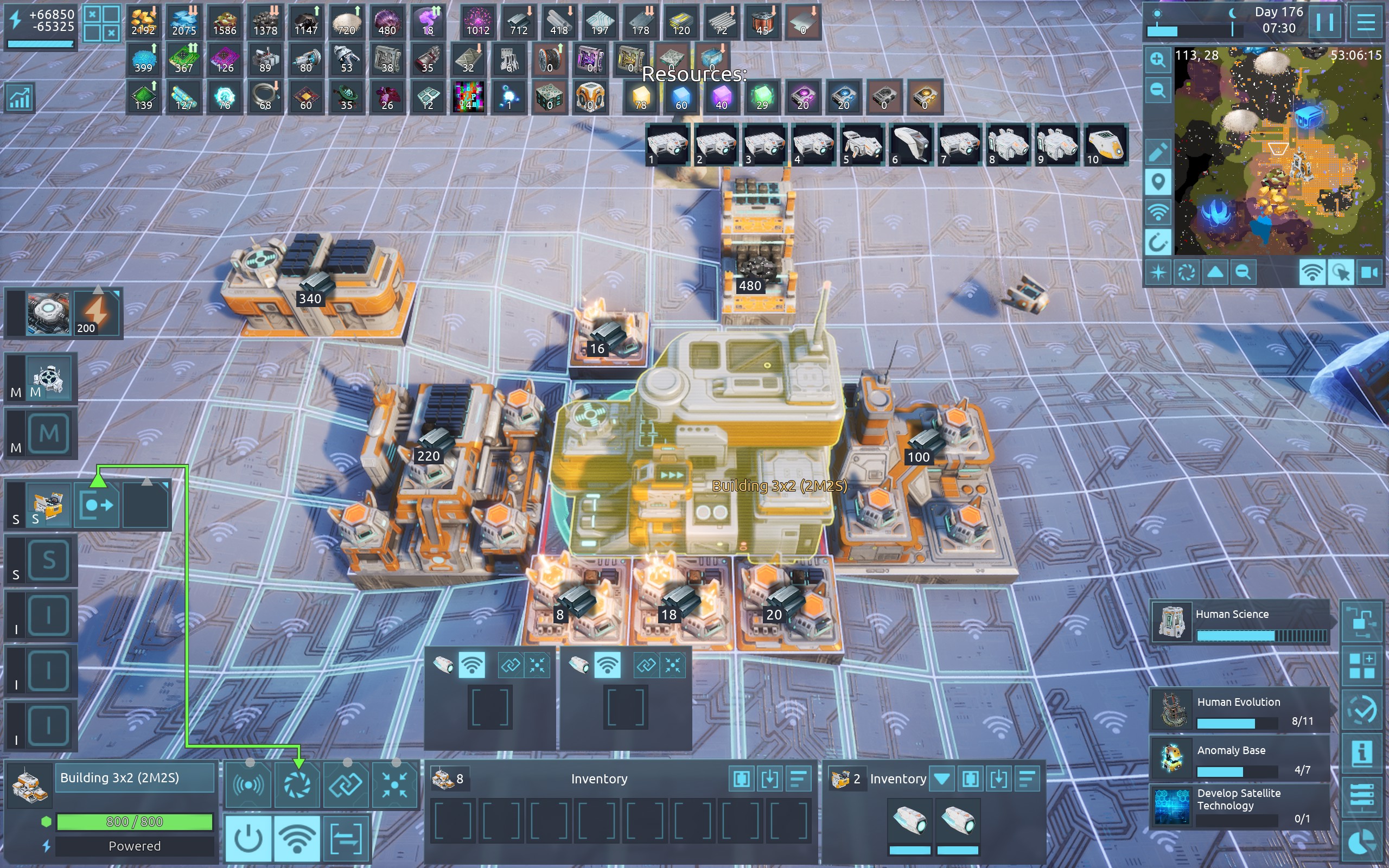Screen dimensions: 1389x868
Task: Open the Human Evolution objective
Action: 1240,710
